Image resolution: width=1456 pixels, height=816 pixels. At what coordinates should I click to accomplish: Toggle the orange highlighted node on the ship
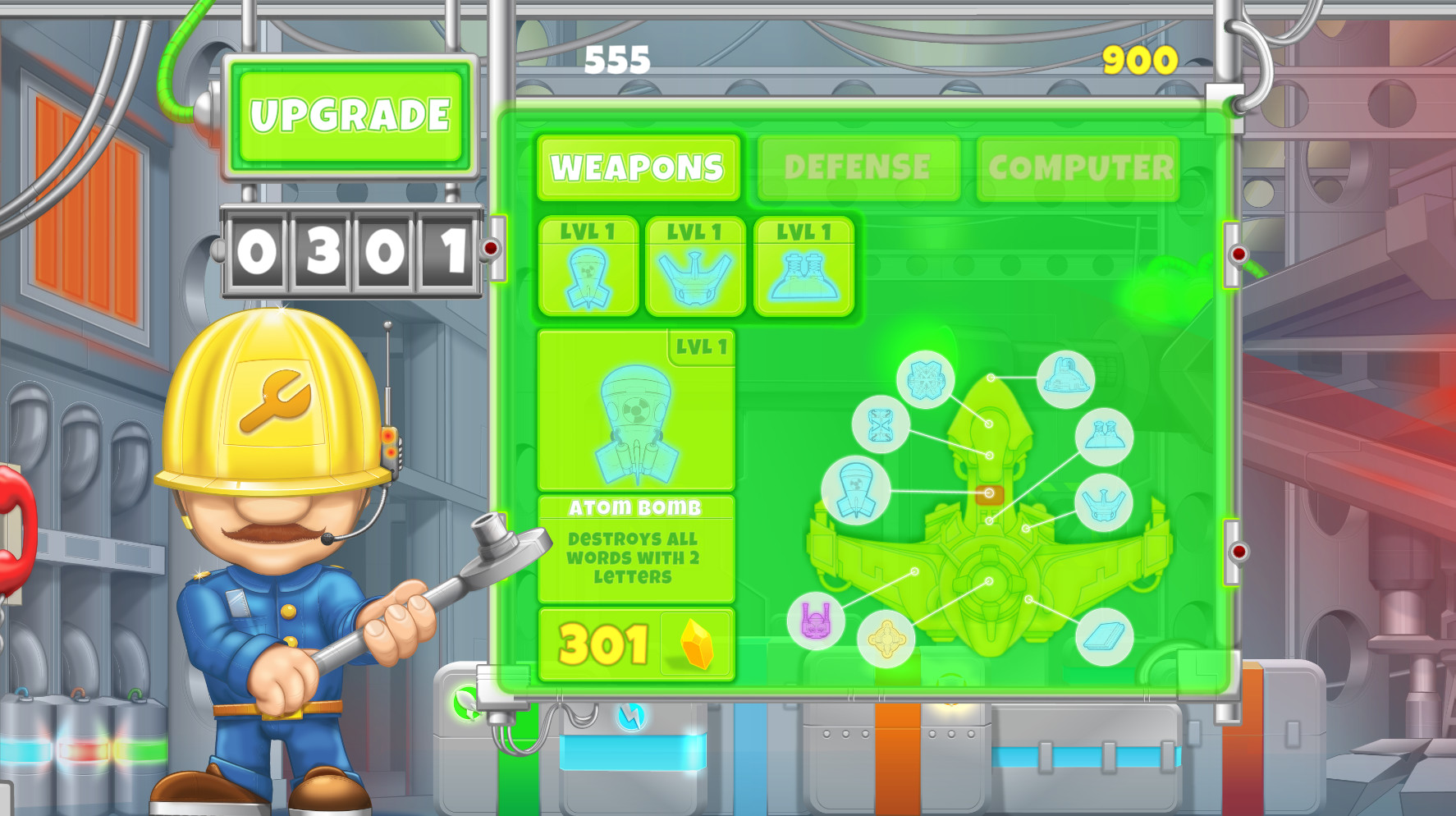990,492
